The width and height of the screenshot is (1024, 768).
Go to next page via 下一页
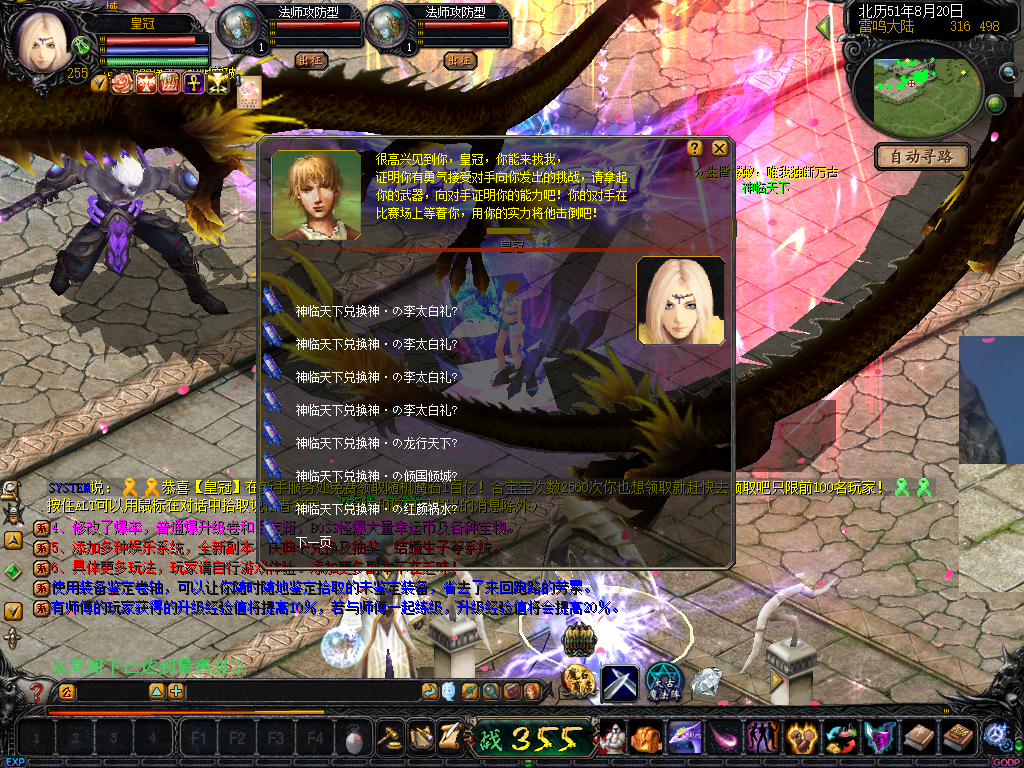point(312,541)
